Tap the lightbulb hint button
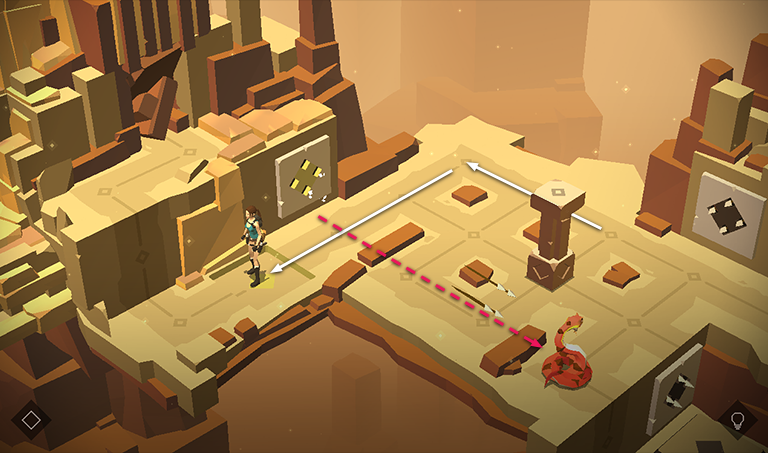Screen dimensions: 768x453 (738, 420)
